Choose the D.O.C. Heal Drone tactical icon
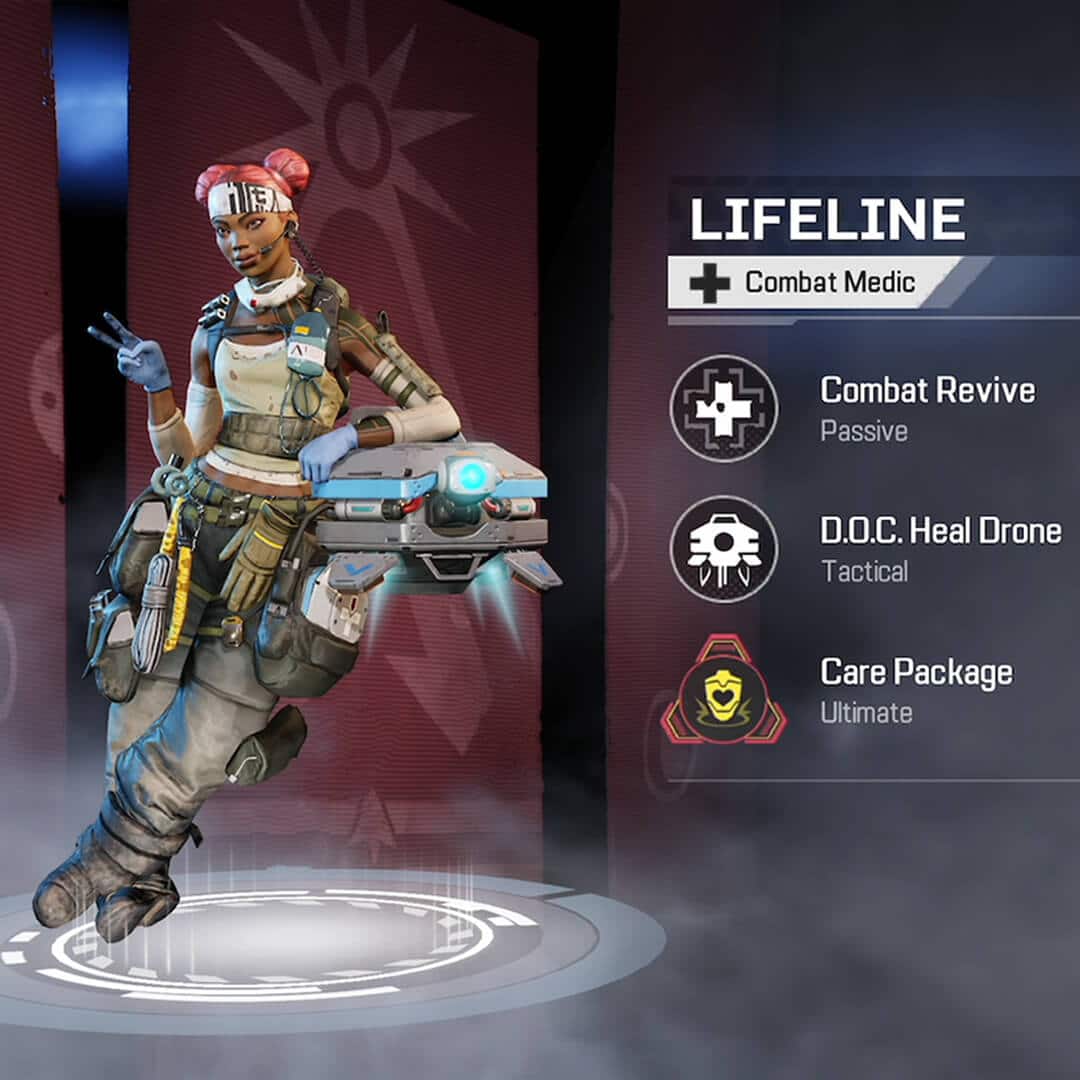 (x=723, y=548)
